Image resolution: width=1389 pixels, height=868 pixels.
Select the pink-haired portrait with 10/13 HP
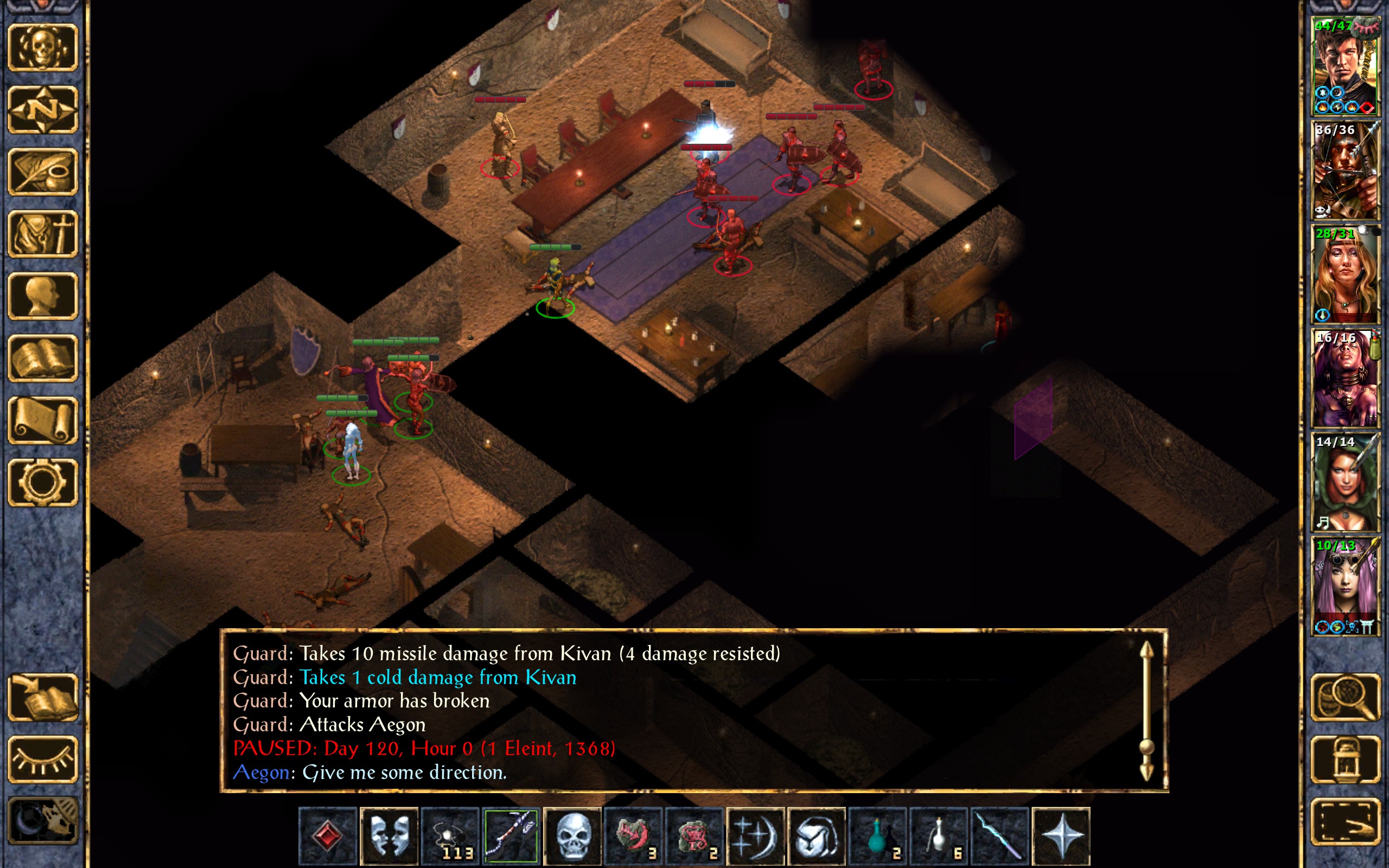pyautogui.click(x=1345, y=585)
